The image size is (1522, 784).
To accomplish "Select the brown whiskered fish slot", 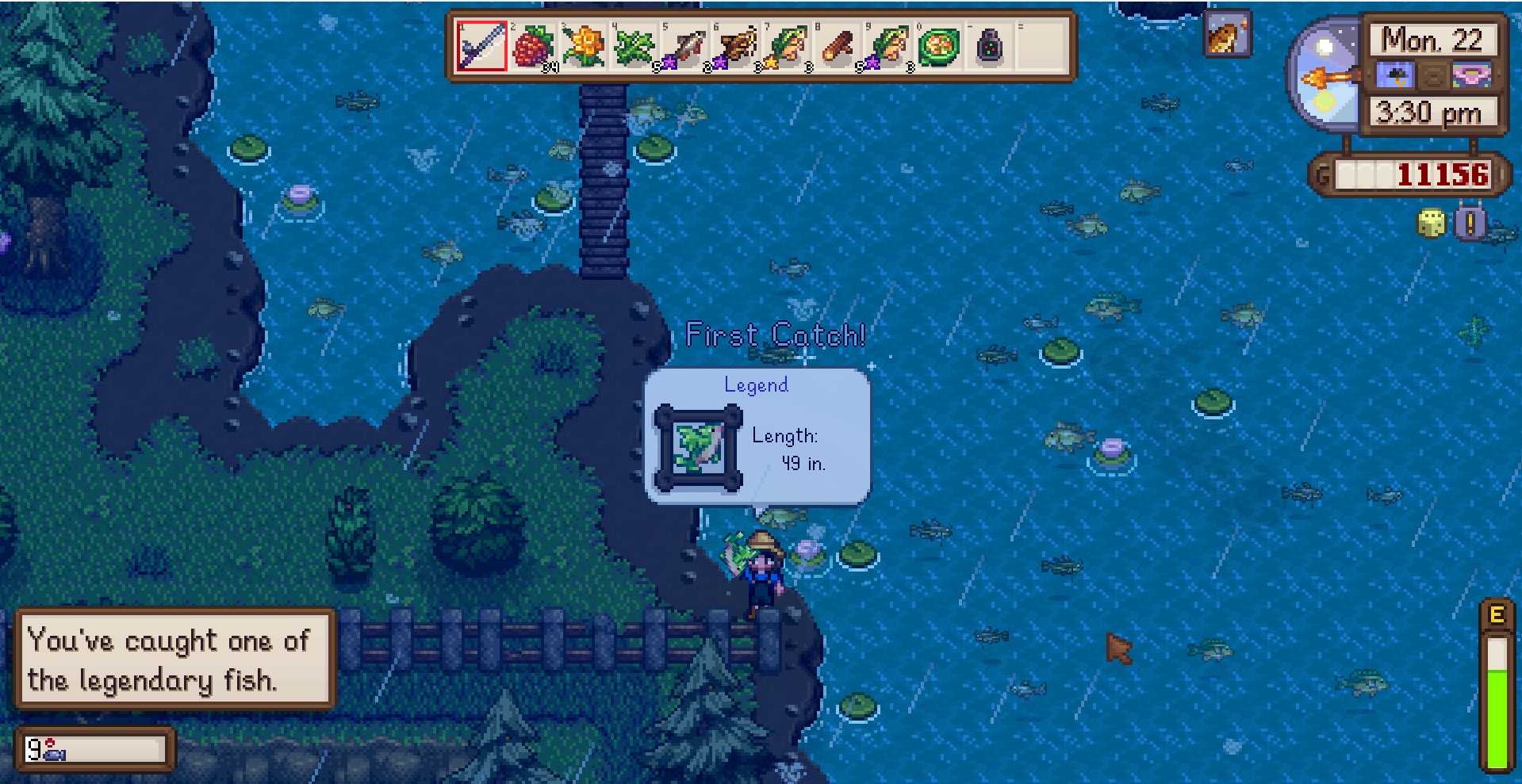I will 736,46.
